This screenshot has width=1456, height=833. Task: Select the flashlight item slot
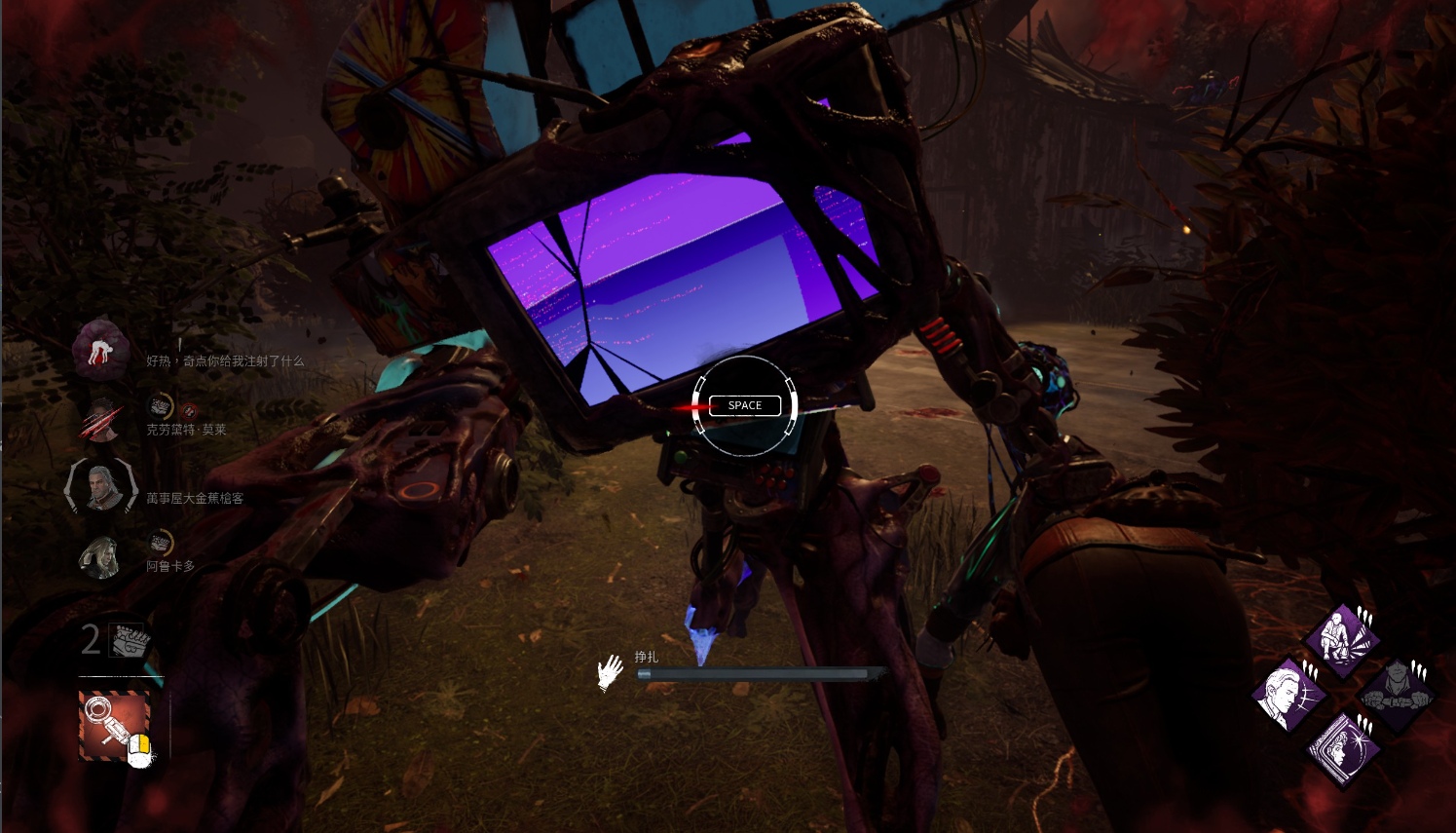click(x=115, y=725)
